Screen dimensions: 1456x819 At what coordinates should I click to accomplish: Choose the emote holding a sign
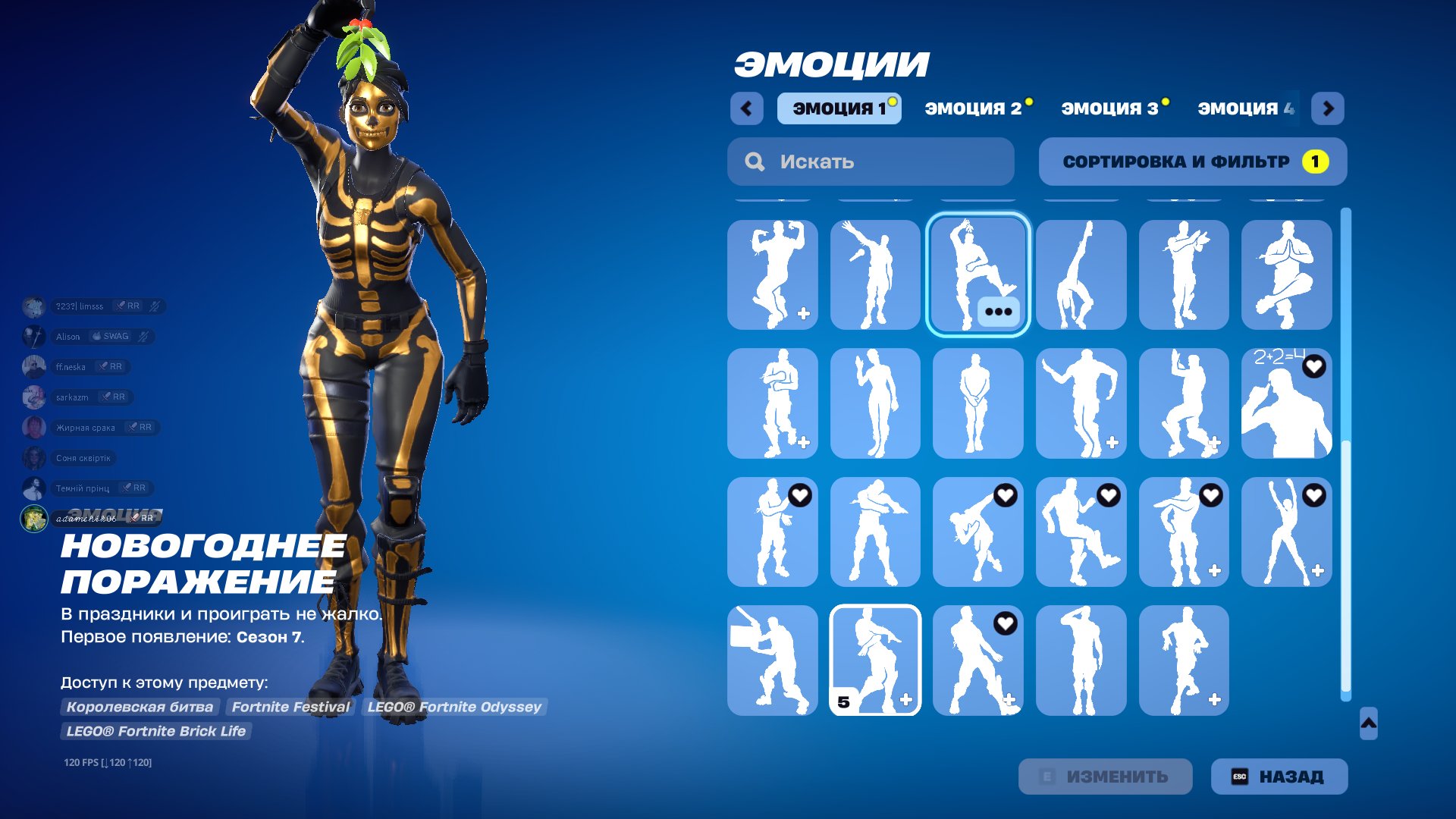772,660
